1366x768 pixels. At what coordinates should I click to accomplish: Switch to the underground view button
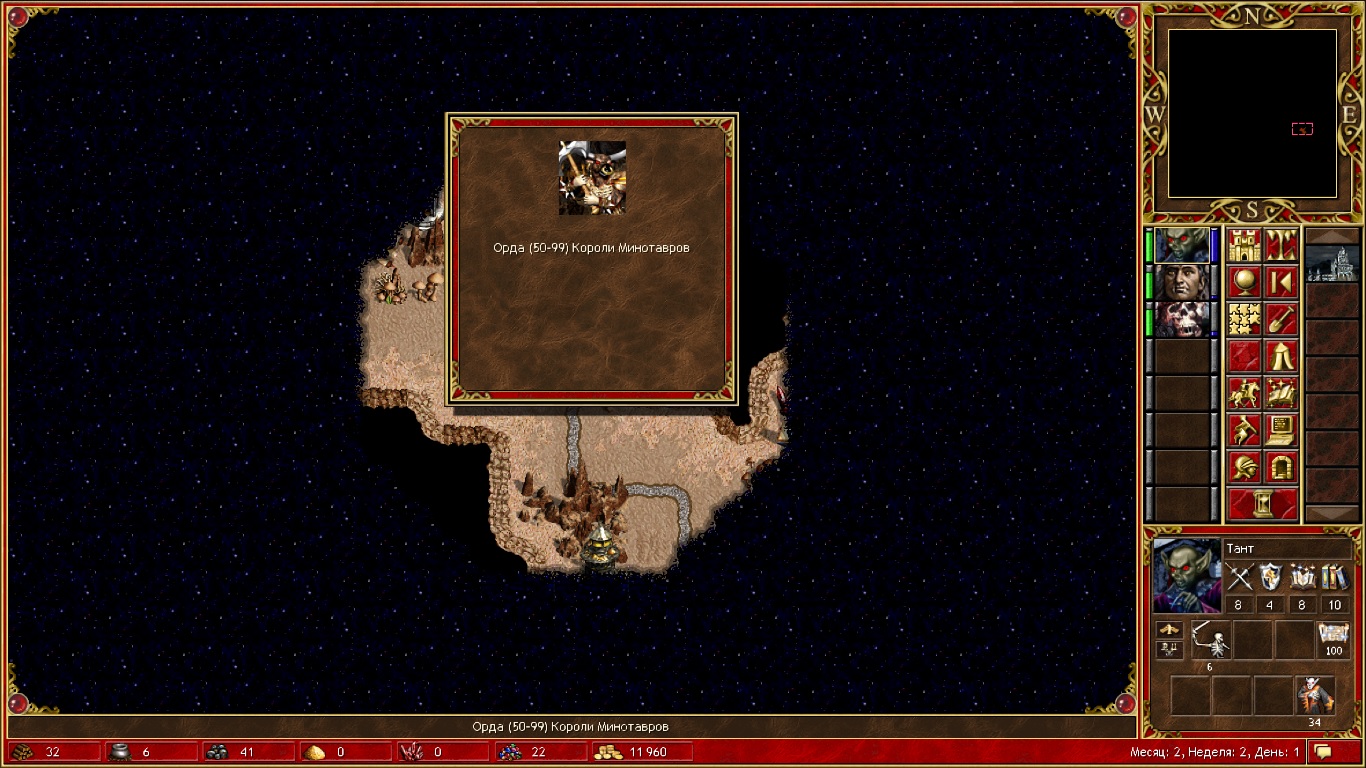[1281, 246]
